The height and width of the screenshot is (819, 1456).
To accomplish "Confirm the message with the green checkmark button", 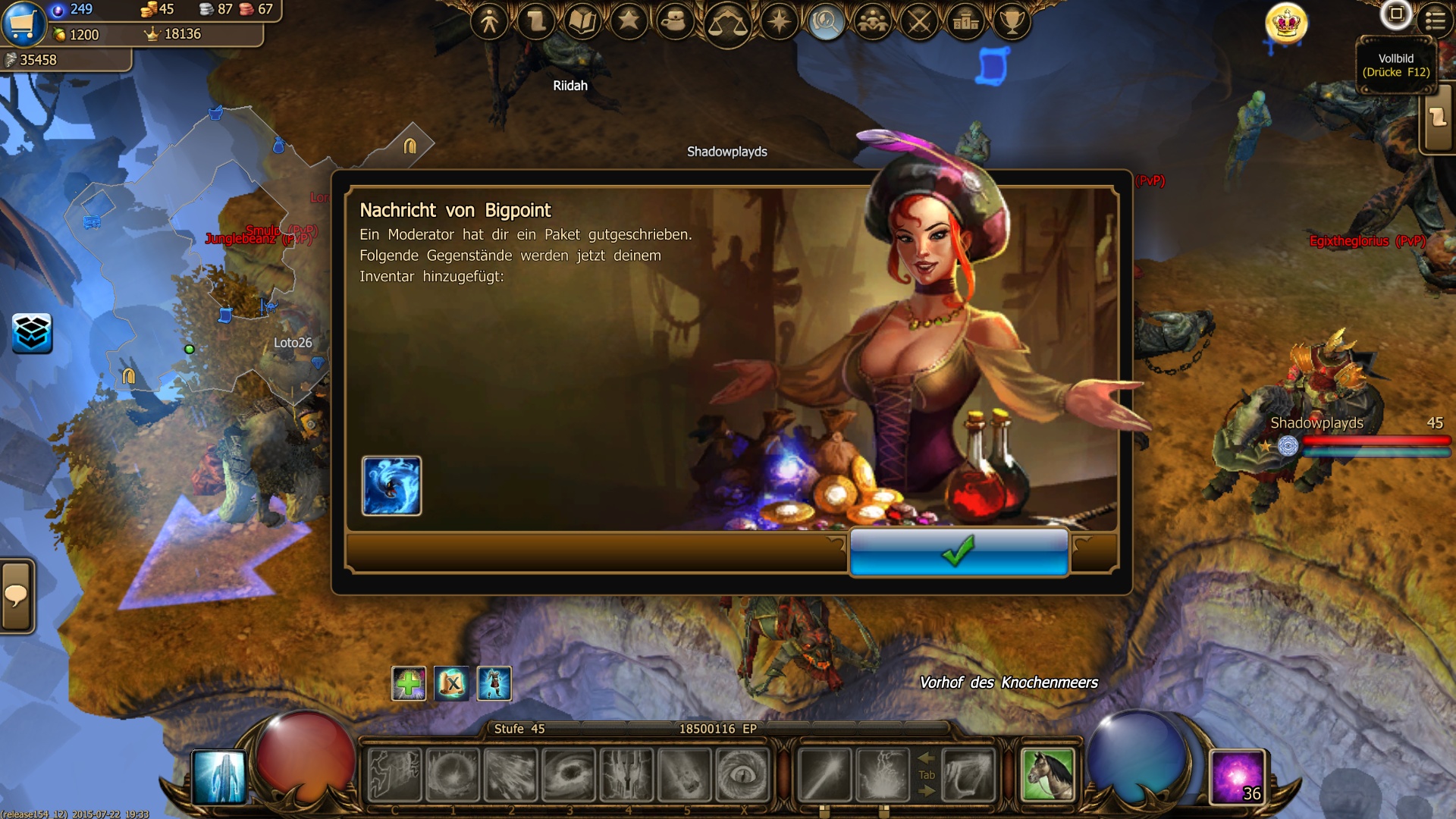I will tap(959, 551).
